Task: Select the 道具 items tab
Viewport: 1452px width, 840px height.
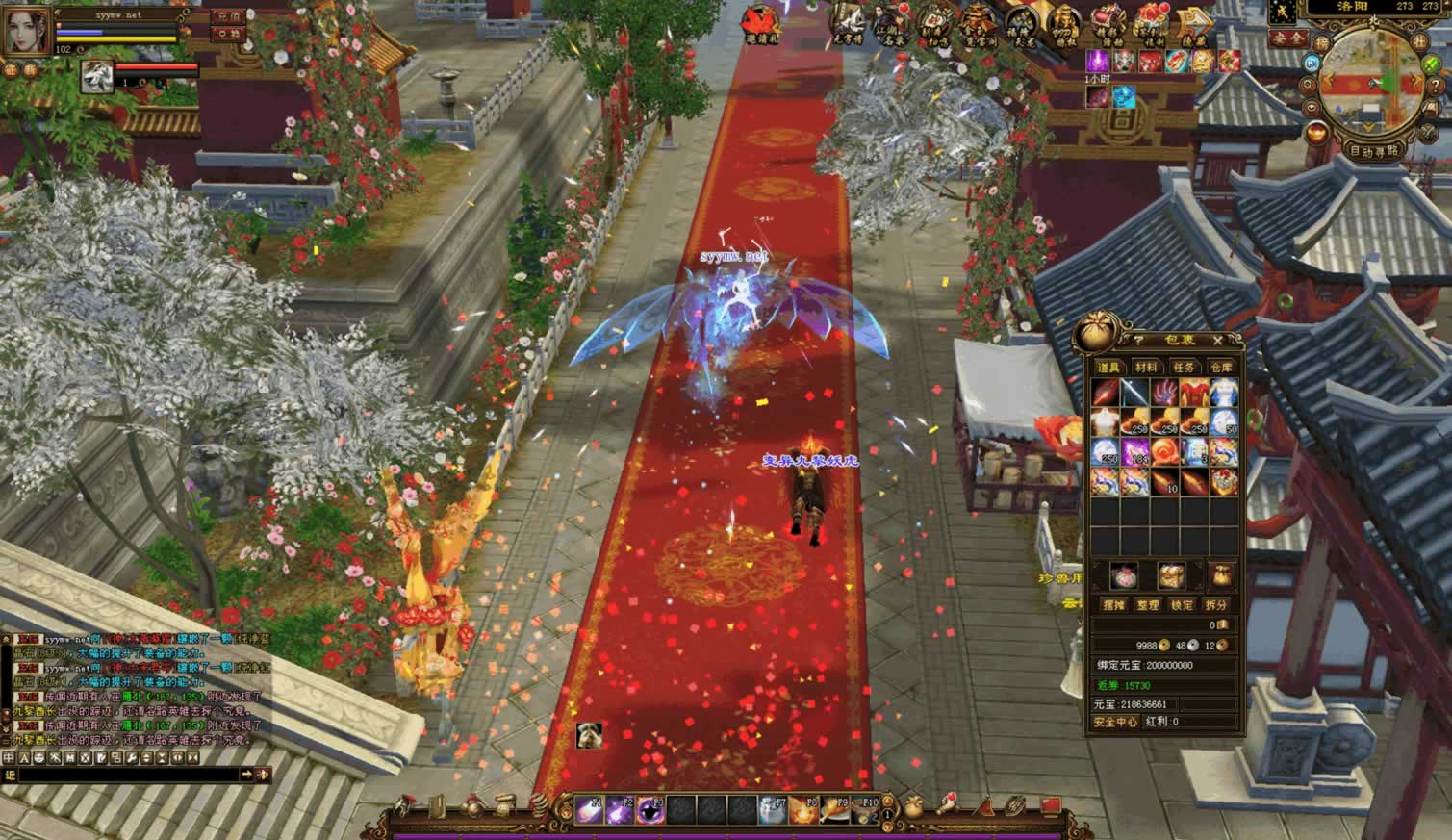Action: [1108, 368]
